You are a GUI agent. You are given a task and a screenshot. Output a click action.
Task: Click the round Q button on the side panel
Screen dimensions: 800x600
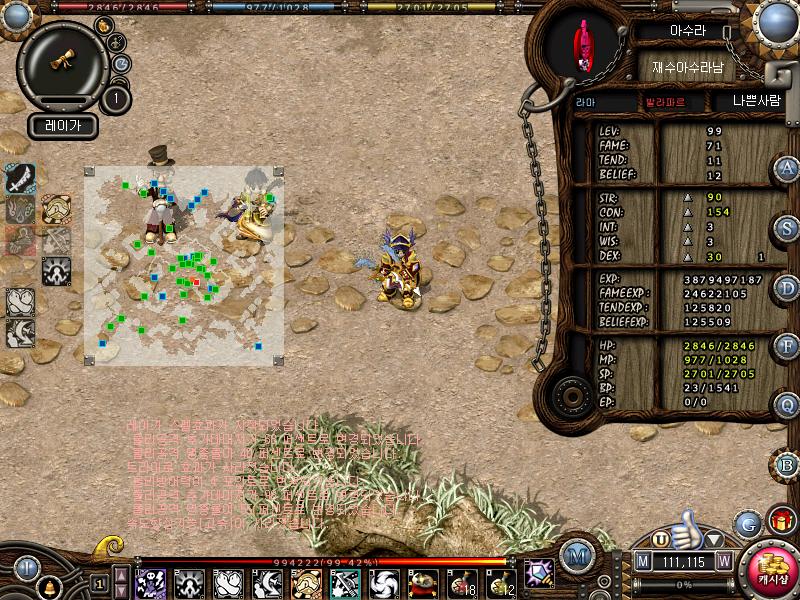coord(788,405)
